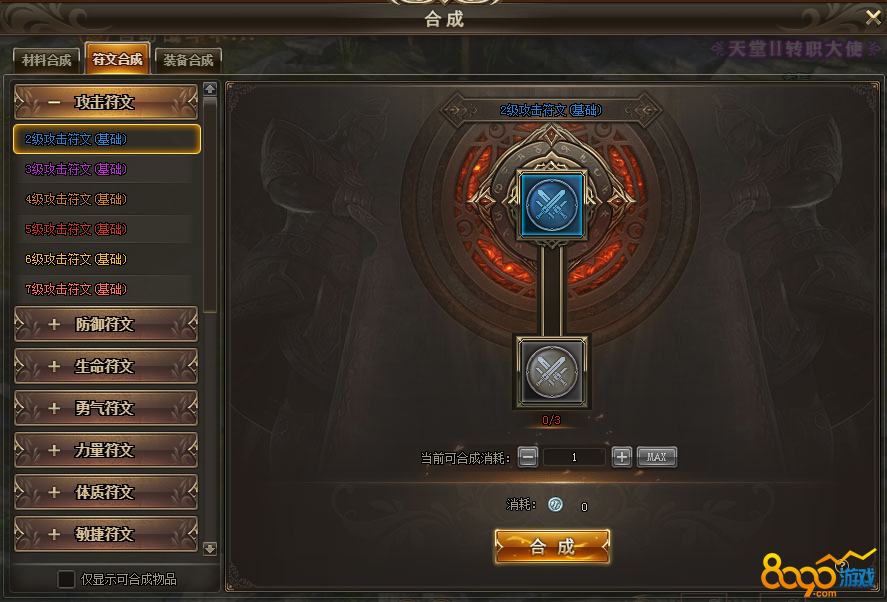
Task: Select the 6级攻击符文 (基础) recipe
Action: pyautogui.click(x=77, y=259)
